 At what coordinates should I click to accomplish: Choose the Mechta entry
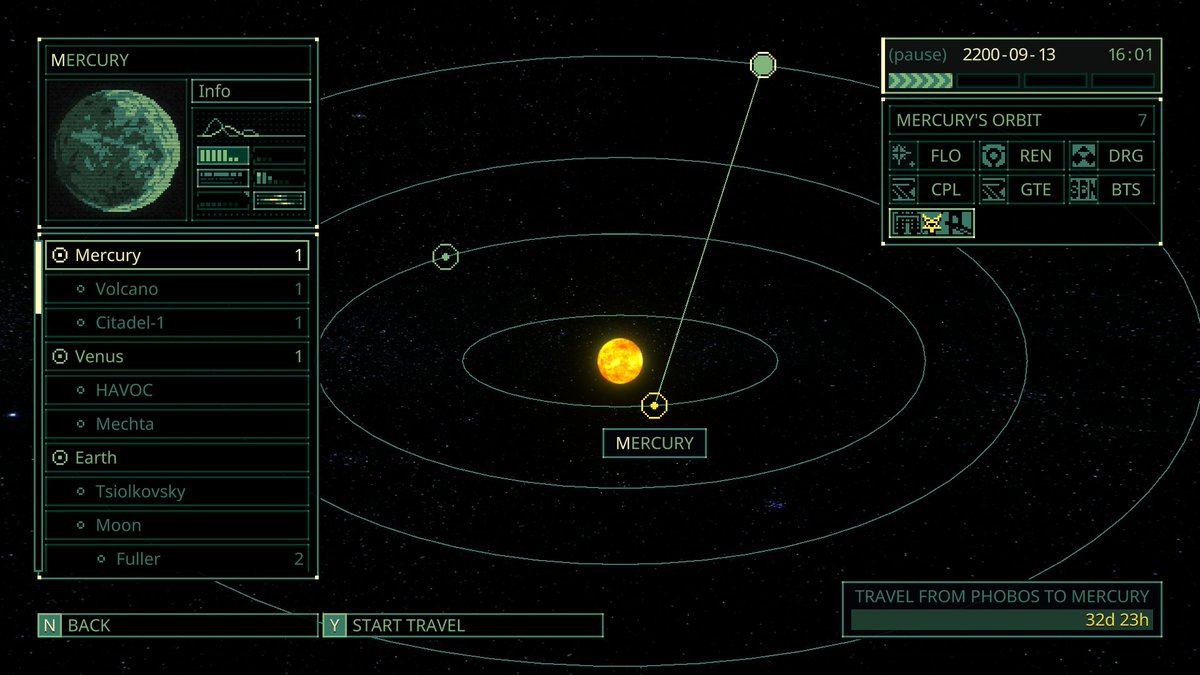[177, 424]
